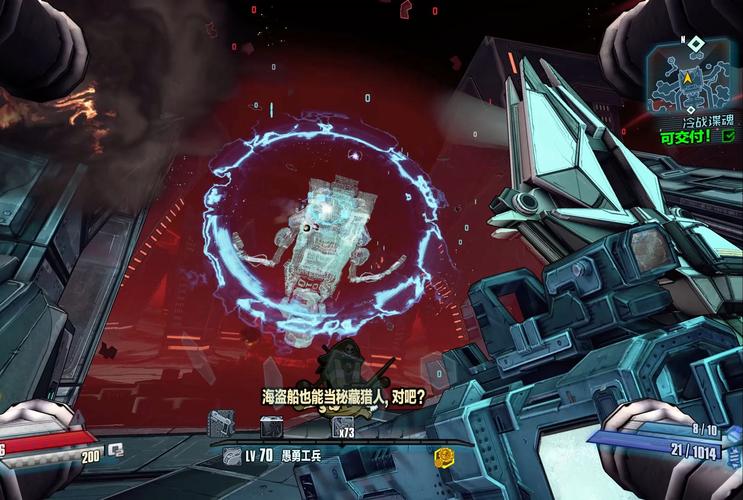
Task: Click the class icon beside LV 70
Action: click(x=230, y=455)
